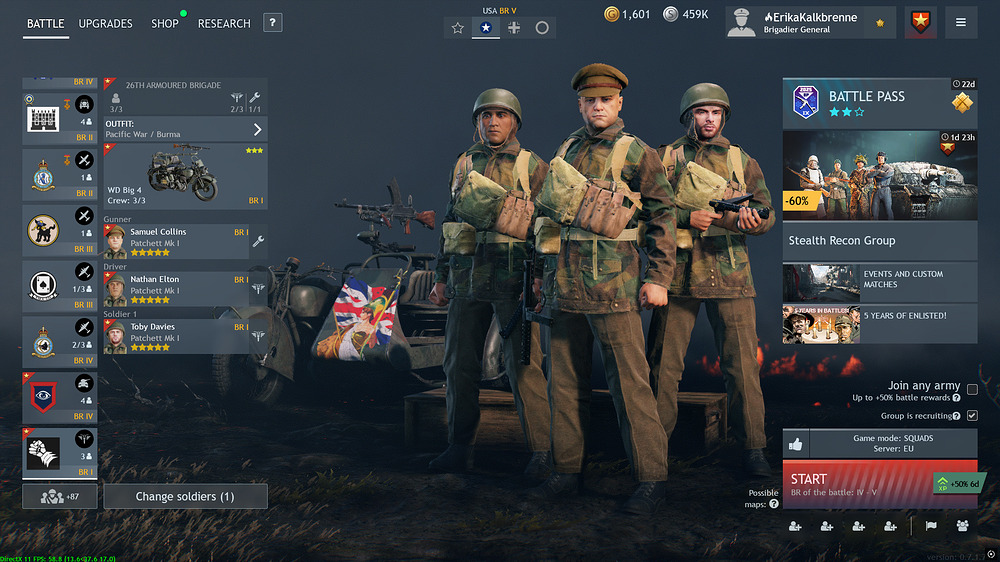Open the Battle Pass panel

click(879, 103)
